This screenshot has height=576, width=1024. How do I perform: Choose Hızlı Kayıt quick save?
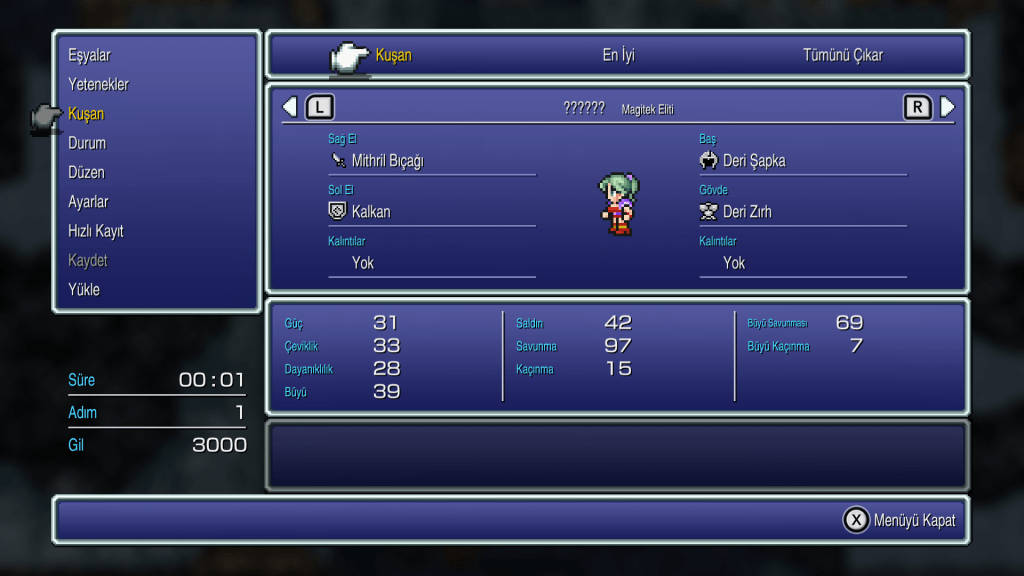pyautogui.click(x=96, y=231)
